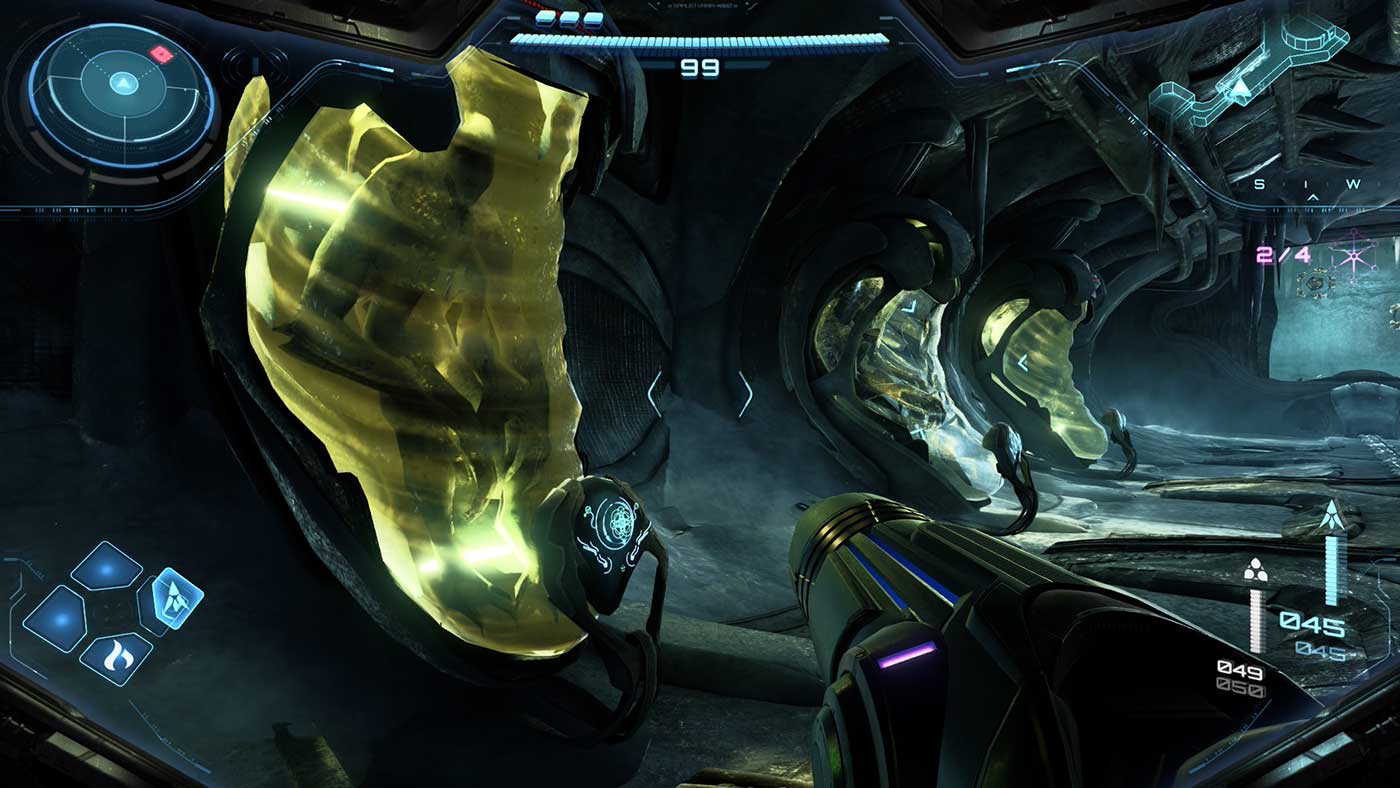Expand the compass strip chevron marker
Image resolution: width=1400 pixels, height=788 pixels.
(x=1313, y=197)
